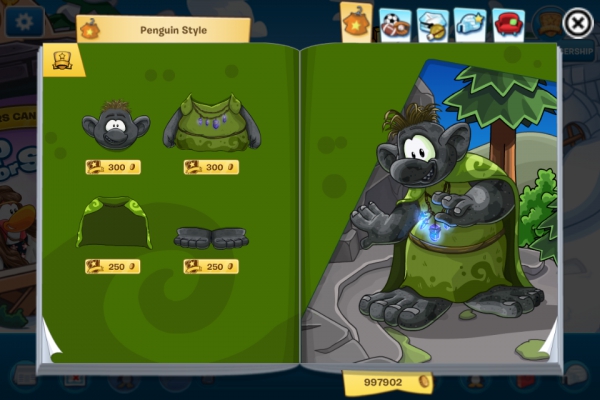600x400 pixels.
Task: Buy the troll head for 300 coins
Action: click(x=112, y=167)
